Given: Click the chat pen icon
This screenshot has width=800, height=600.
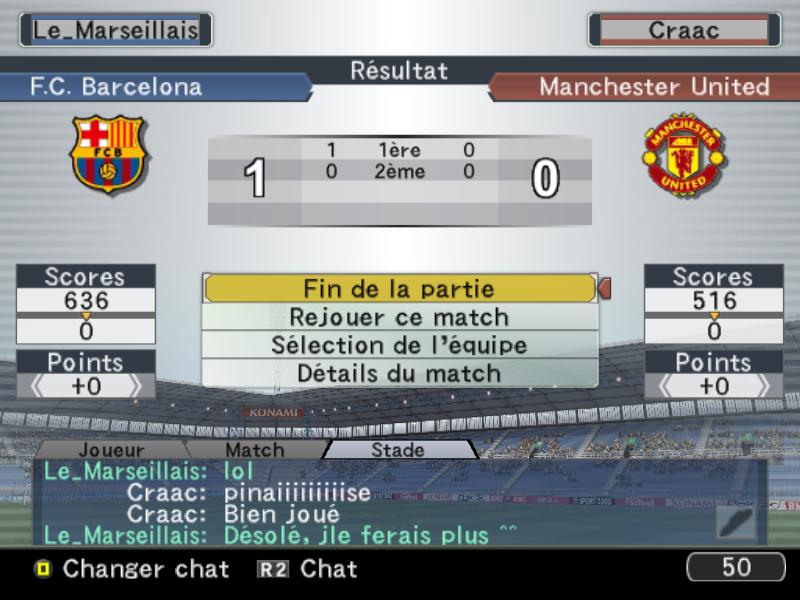Looking at the screenshot, I should (737, 522).
